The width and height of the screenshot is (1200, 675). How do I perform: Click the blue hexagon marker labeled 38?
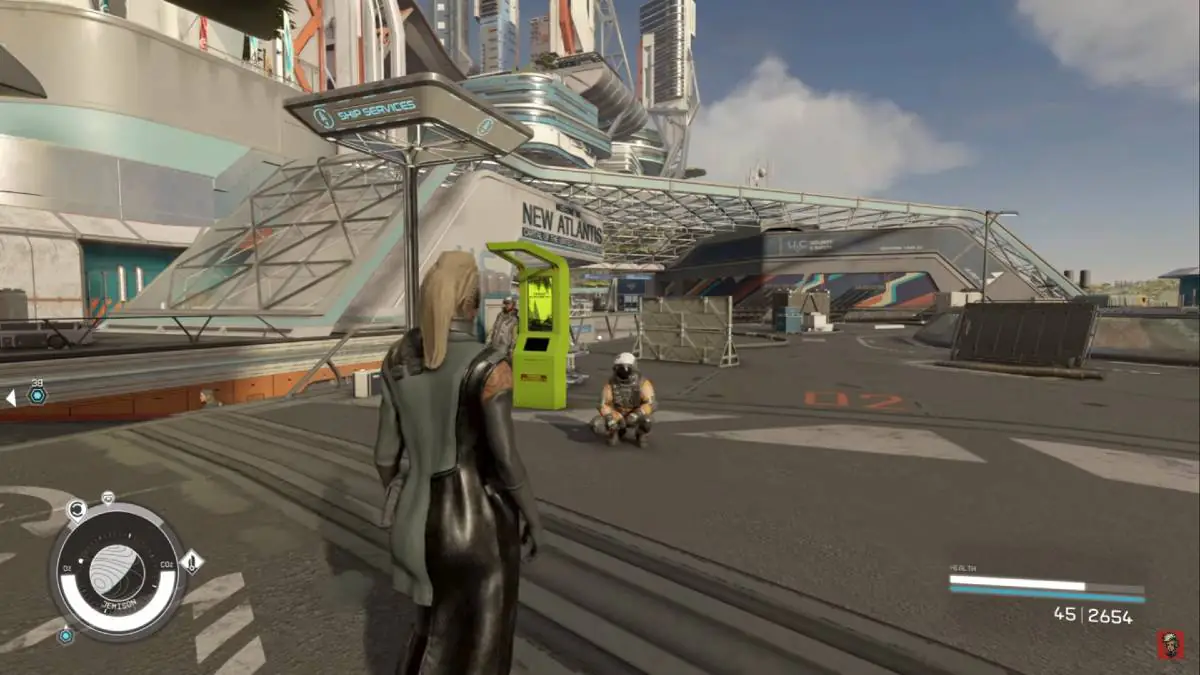37,396
